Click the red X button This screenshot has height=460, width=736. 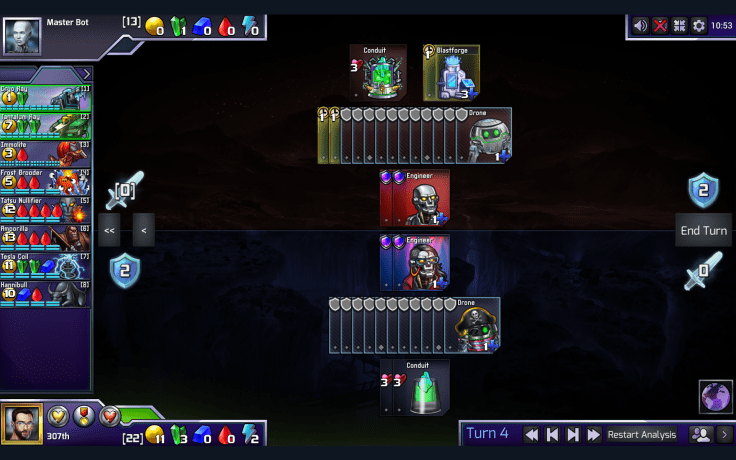coord(660,25)
